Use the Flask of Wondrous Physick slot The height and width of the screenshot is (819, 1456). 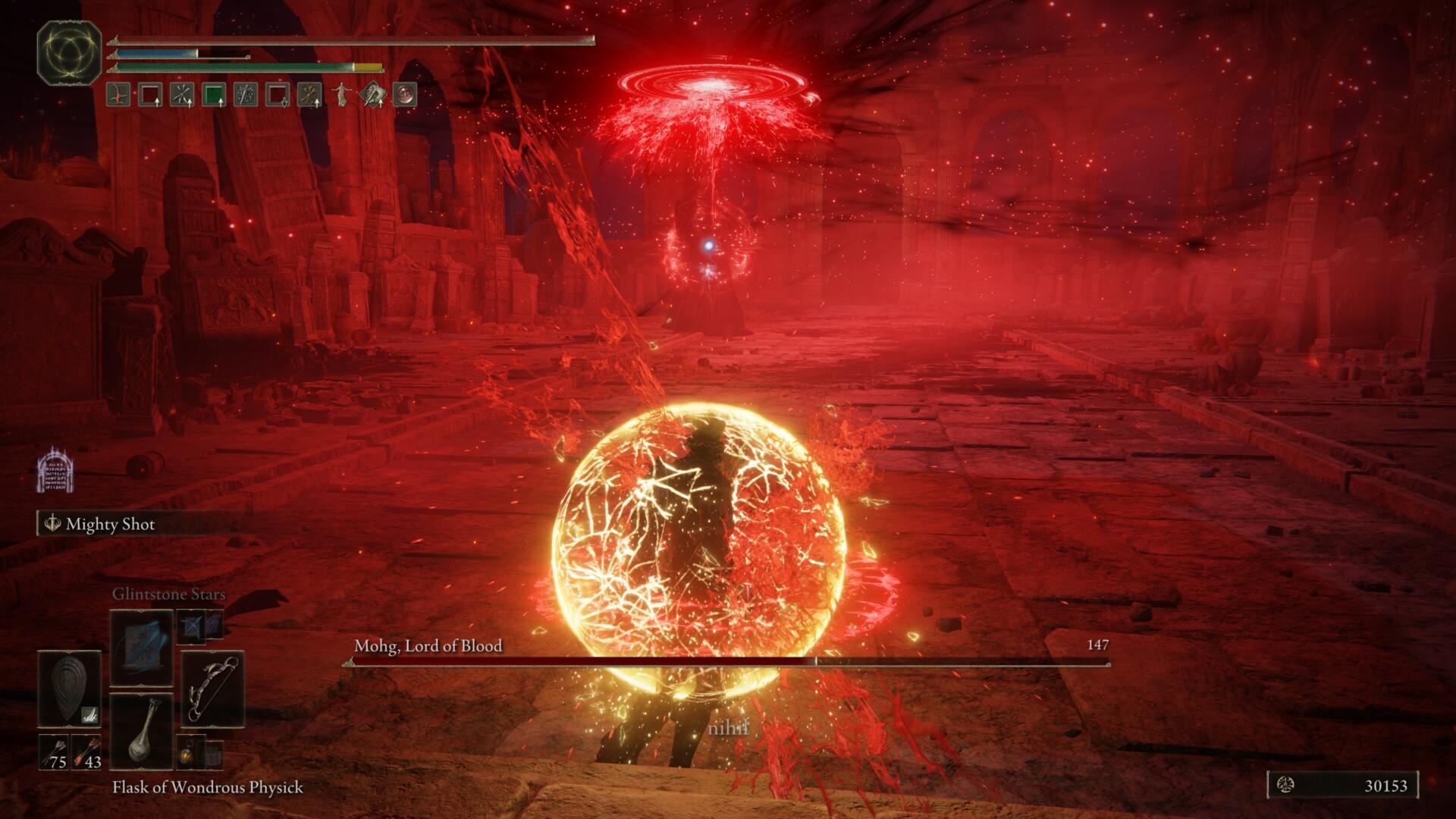pyautogui.click(x=142, y=730)
